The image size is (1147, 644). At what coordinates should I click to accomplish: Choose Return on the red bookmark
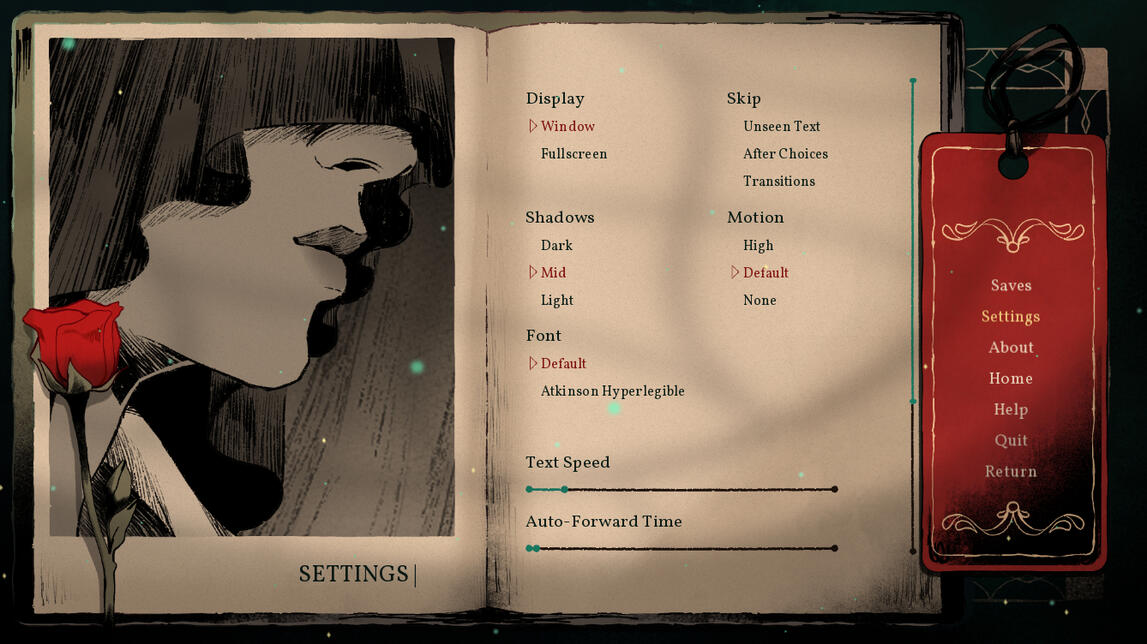(x=1010, y=472)
